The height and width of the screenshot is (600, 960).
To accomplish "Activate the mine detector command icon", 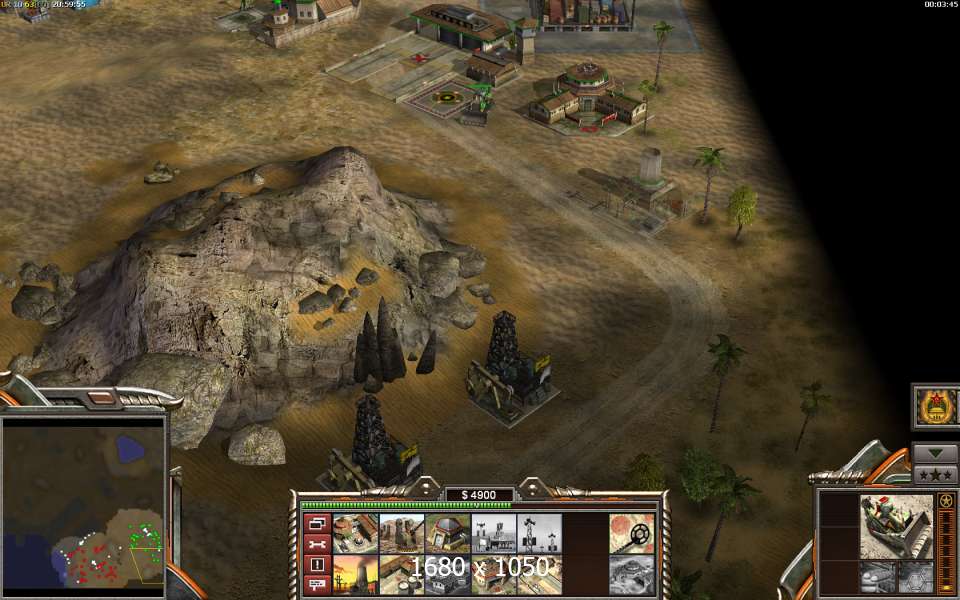I will click(x=632, y=534).
